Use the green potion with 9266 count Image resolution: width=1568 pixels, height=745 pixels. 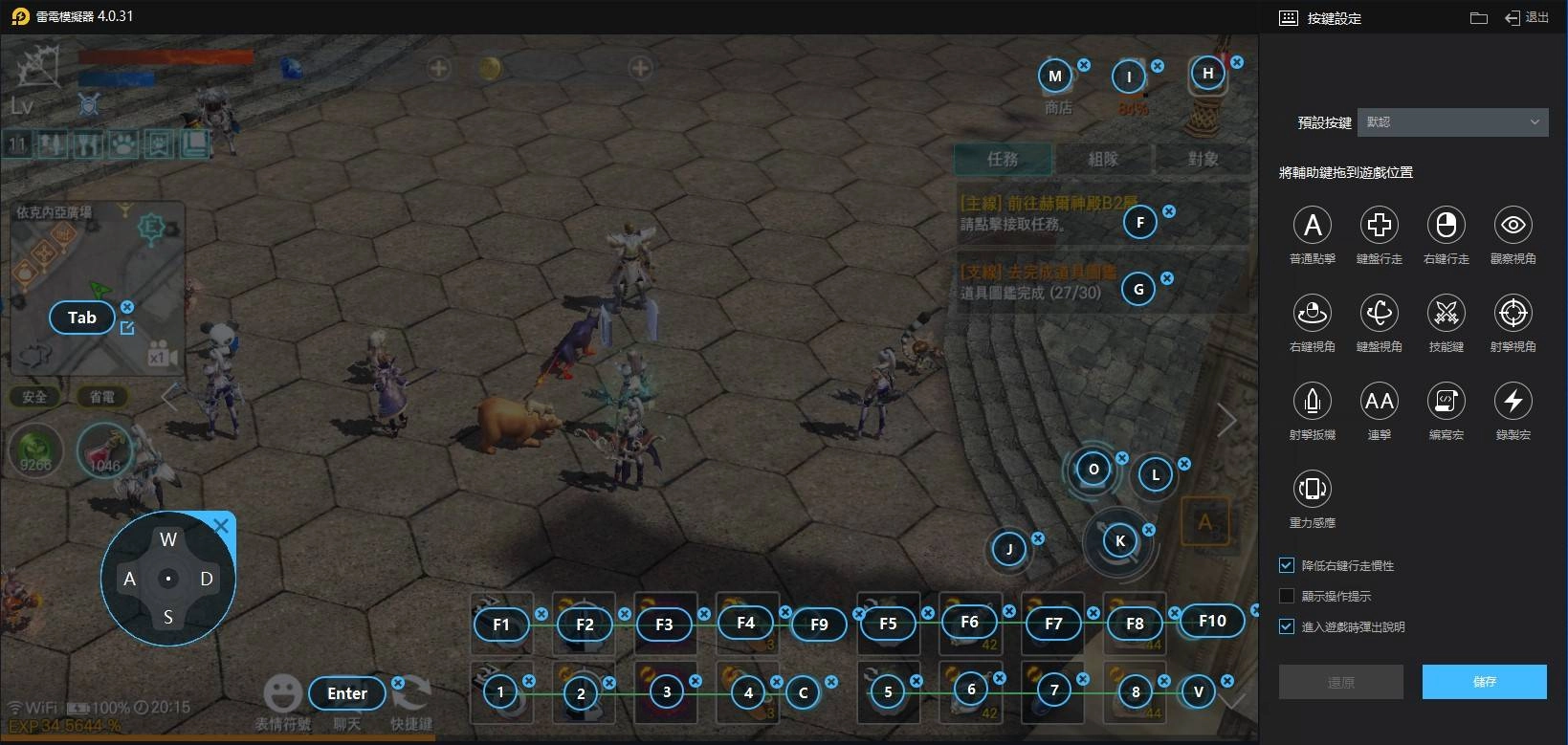[x=35, y=449]
